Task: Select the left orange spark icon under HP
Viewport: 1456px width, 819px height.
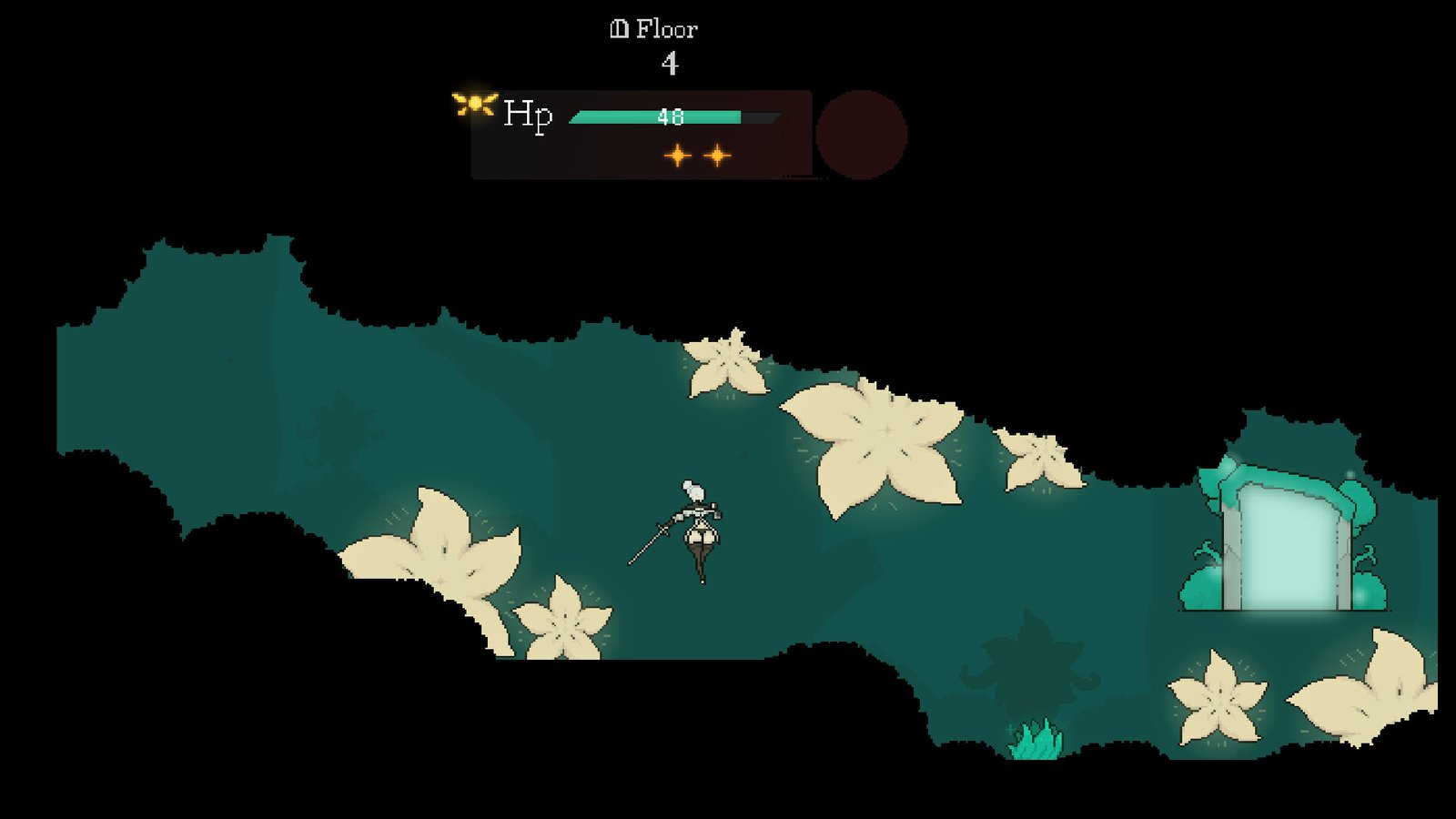Action: (x=677, y=157)
